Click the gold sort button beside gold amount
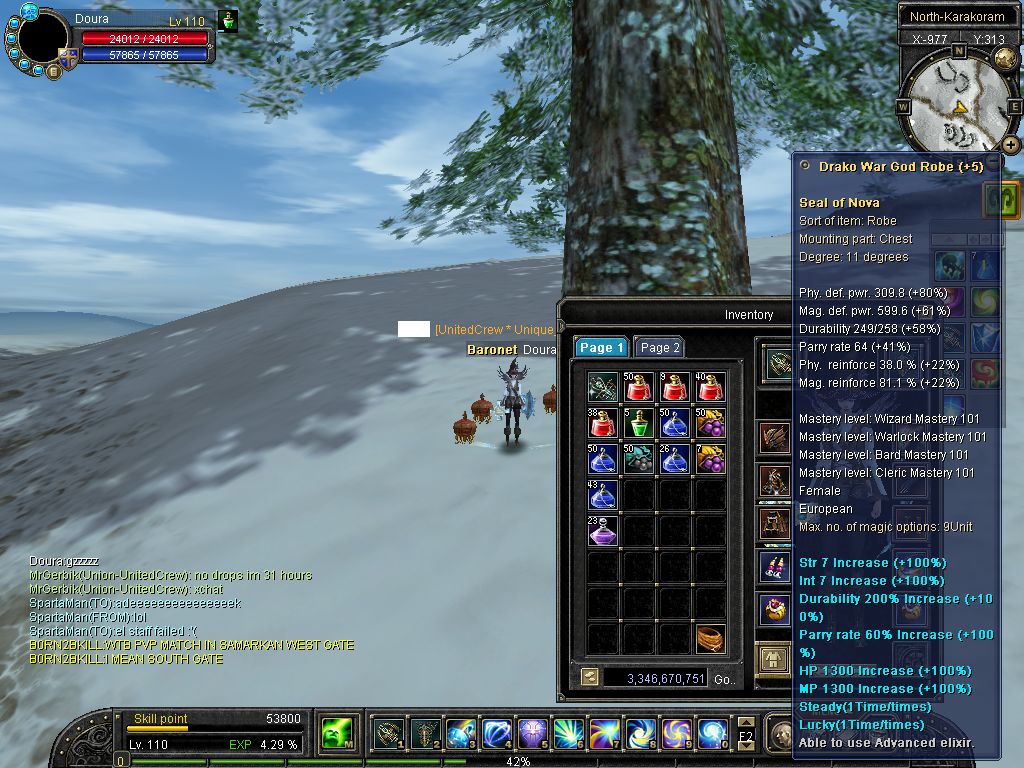The image size is (1024, 768). click(x=589, y=677)
